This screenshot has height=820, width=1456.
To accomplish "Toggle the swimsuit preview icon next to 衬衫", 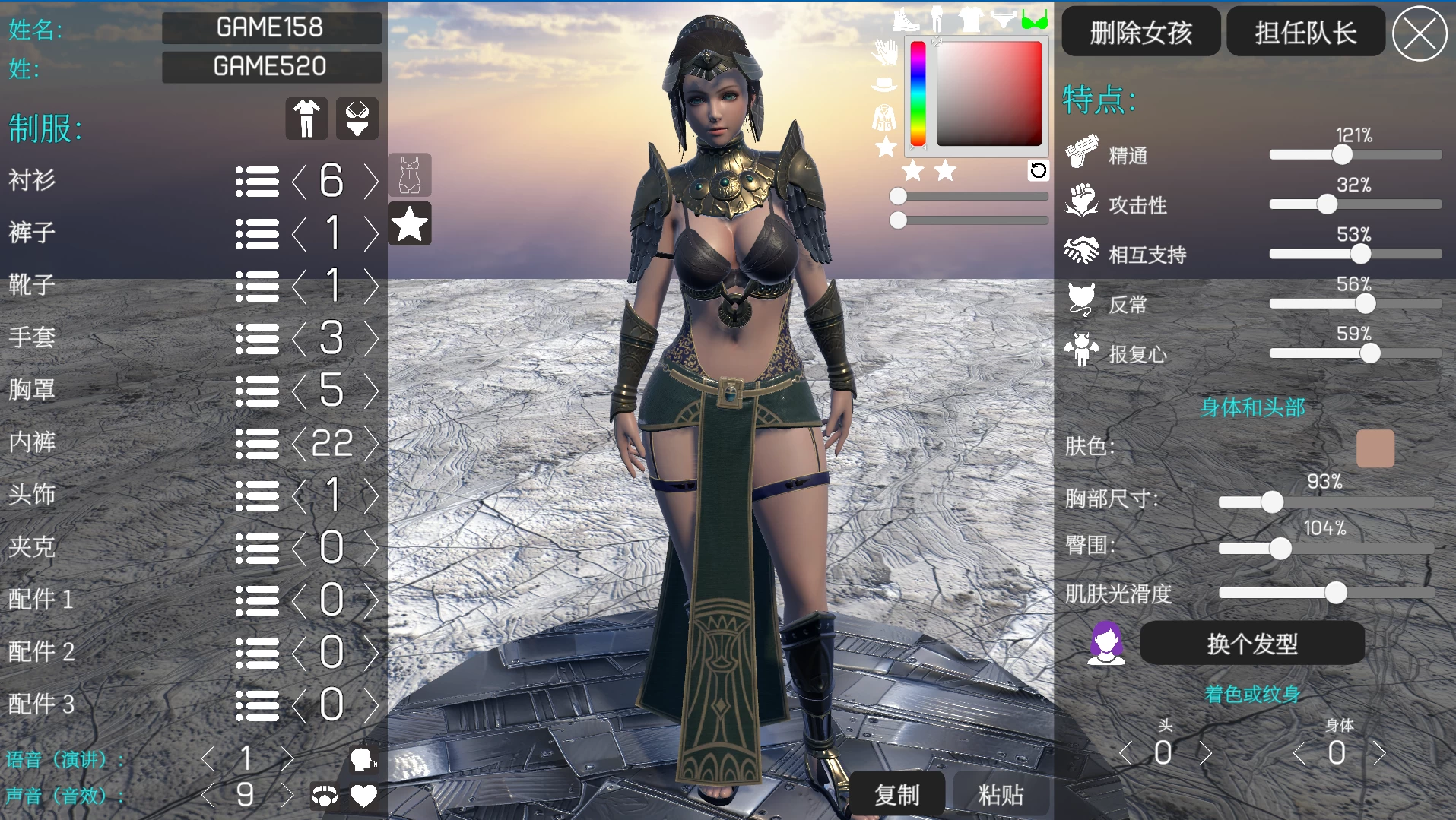I will coord(410,175).
